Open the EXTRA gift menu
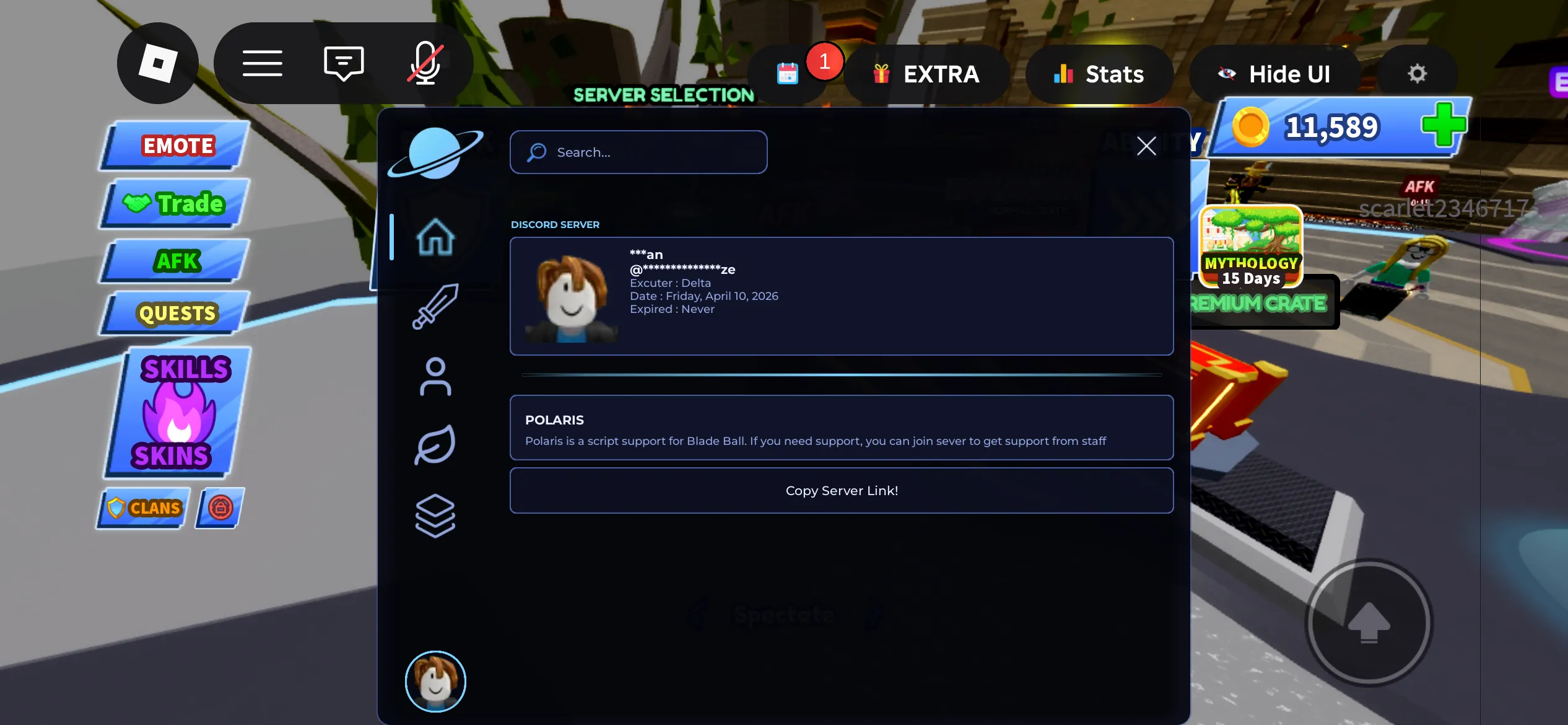This screenshot has width=1568, height=725. pos(927,74)
